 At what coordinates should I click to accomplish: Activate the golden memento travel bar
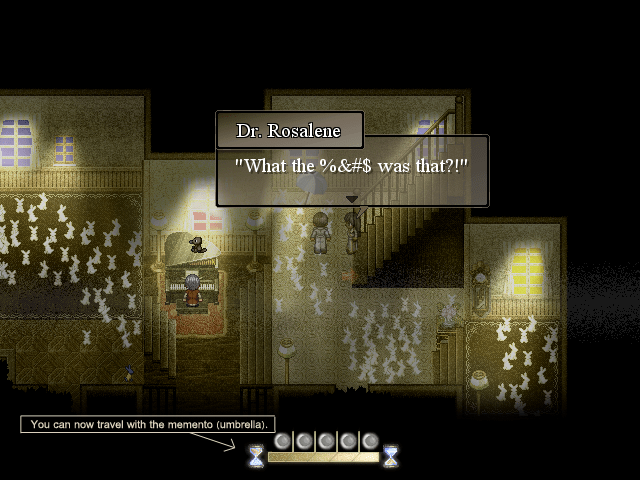[323, 457]
